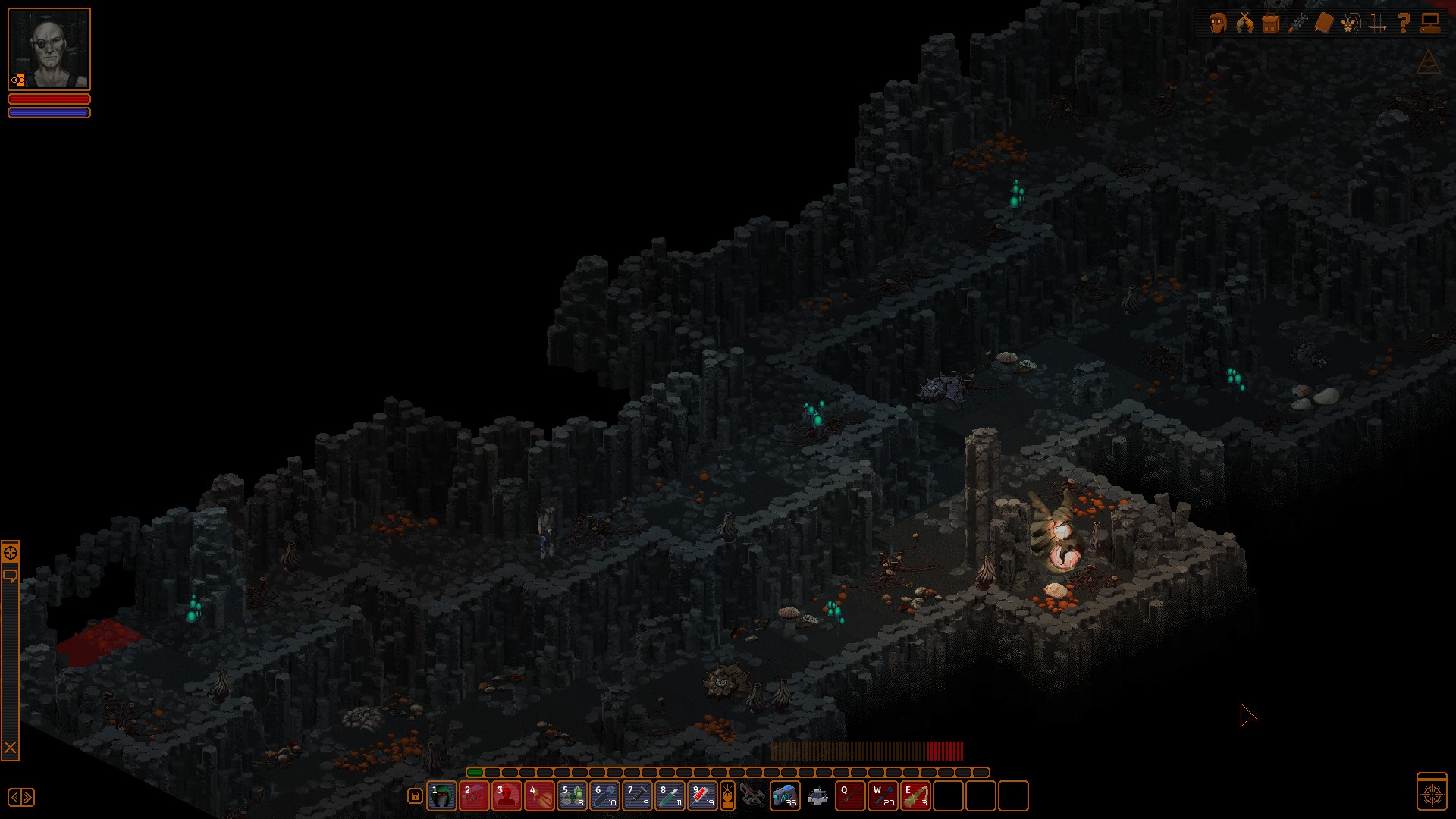Open the inventory backpack

point(1271,24)
